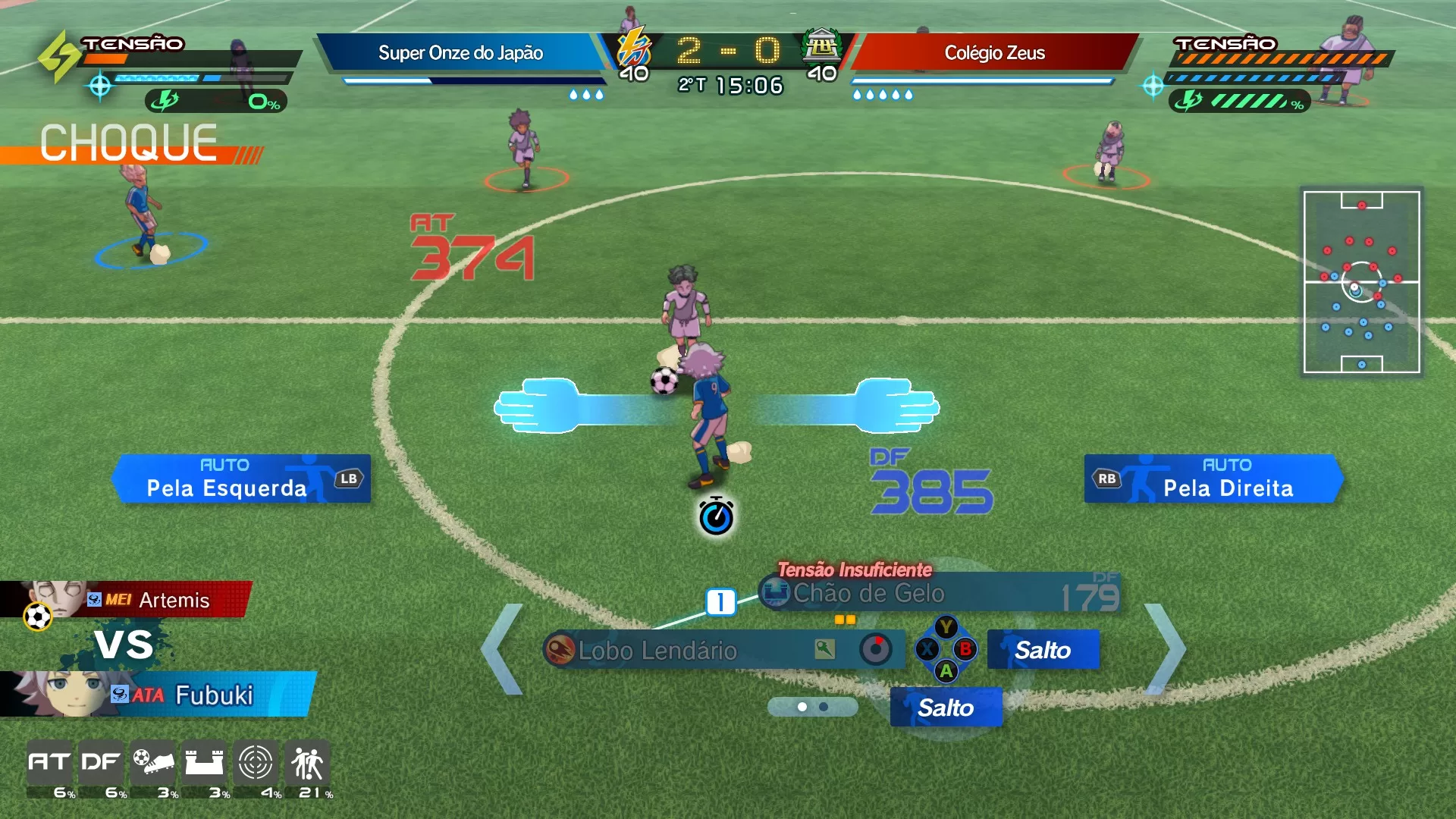Image resolution: width=1456 pixels, height=819 pixels.
Task: Click the stopwatch timer icon below the player
Action: pos(716,516)
